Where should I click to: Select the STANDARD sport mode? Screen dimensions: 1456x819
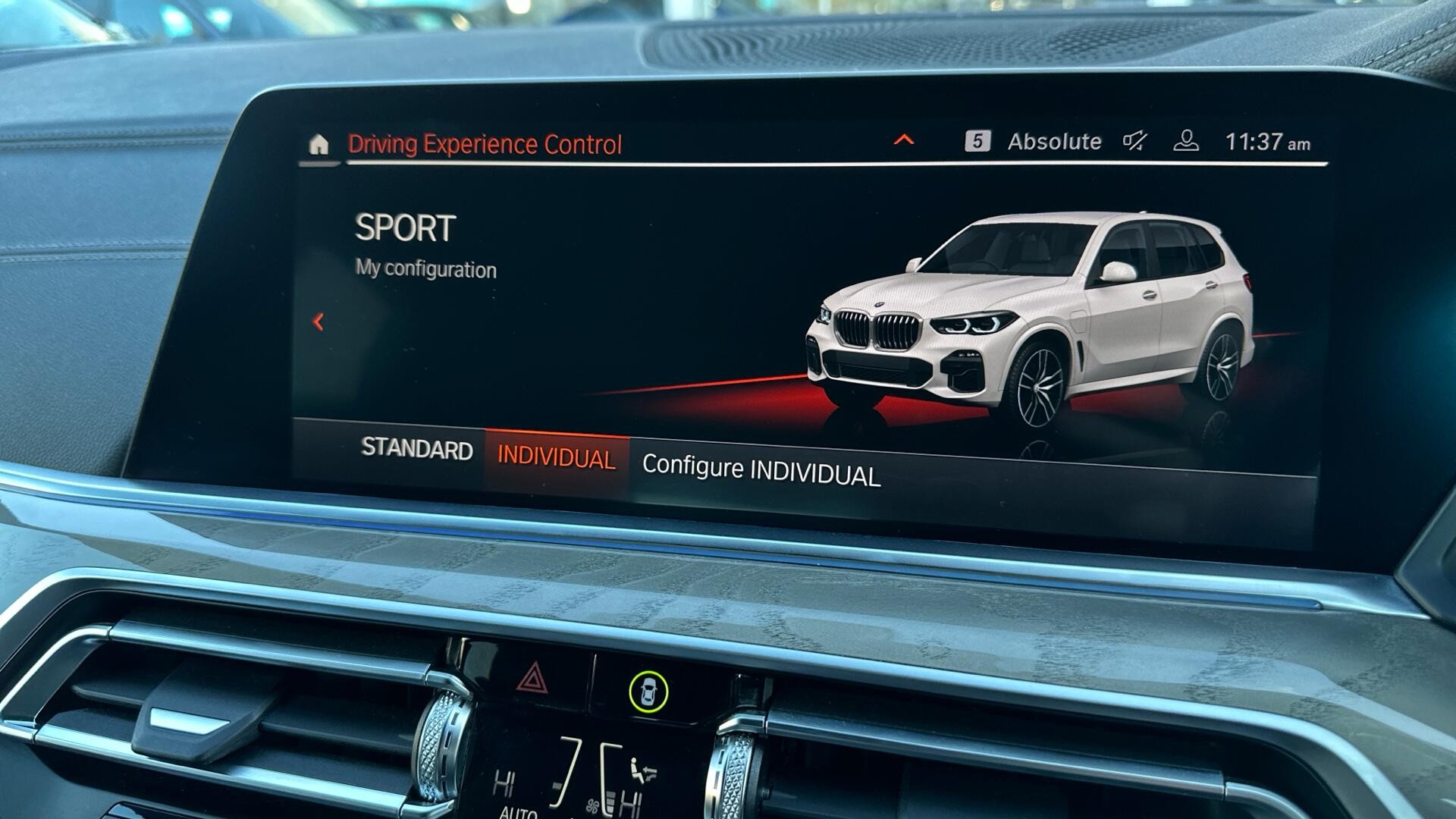pyautogui.click(x=416, y=449)
